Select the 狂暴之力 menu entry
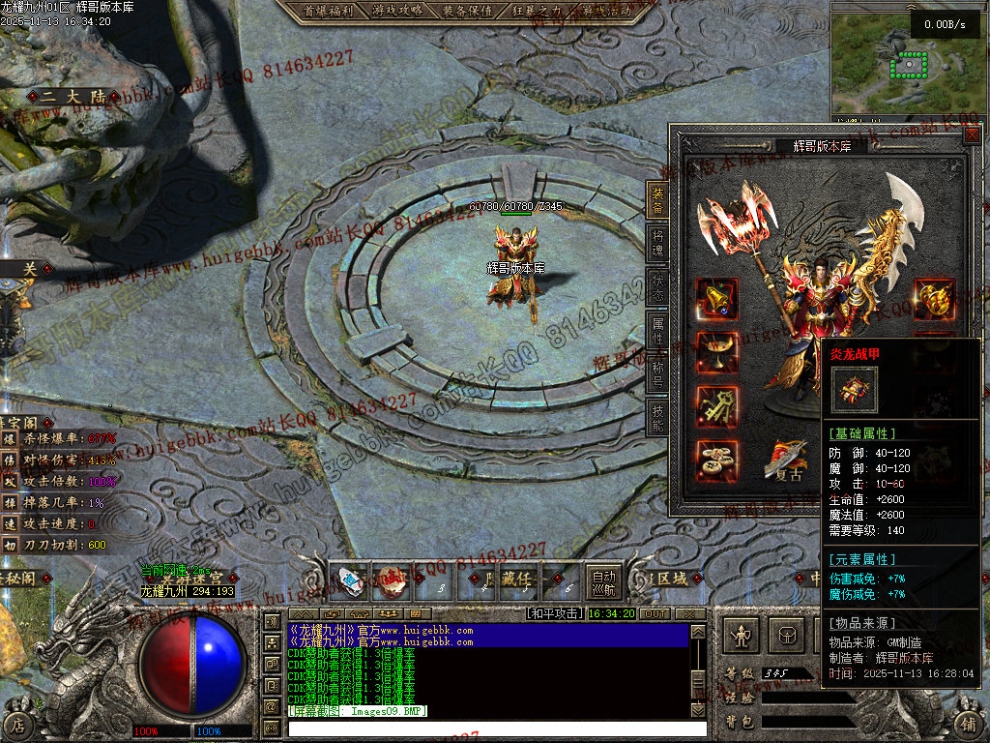 click(549, 11)
